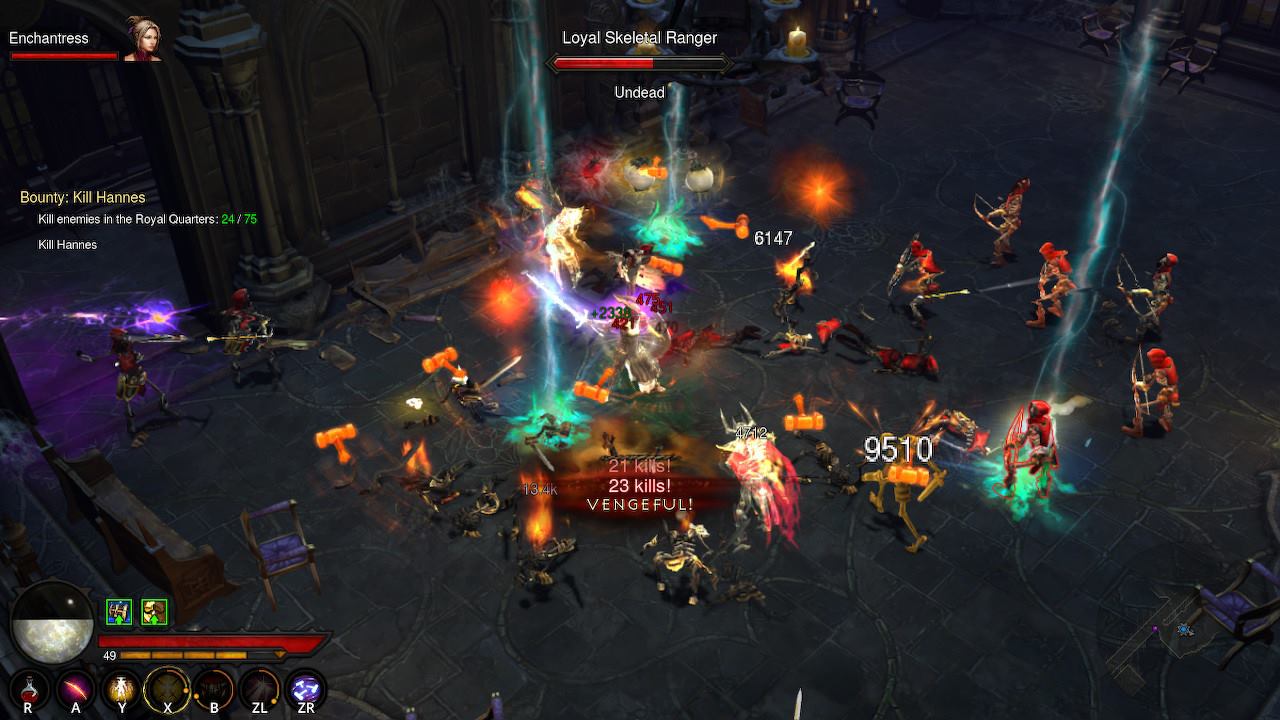Use the dark demon-faced skill on B
The width and height of the screenshot is (1280, 720).
(x=212, y=690)
